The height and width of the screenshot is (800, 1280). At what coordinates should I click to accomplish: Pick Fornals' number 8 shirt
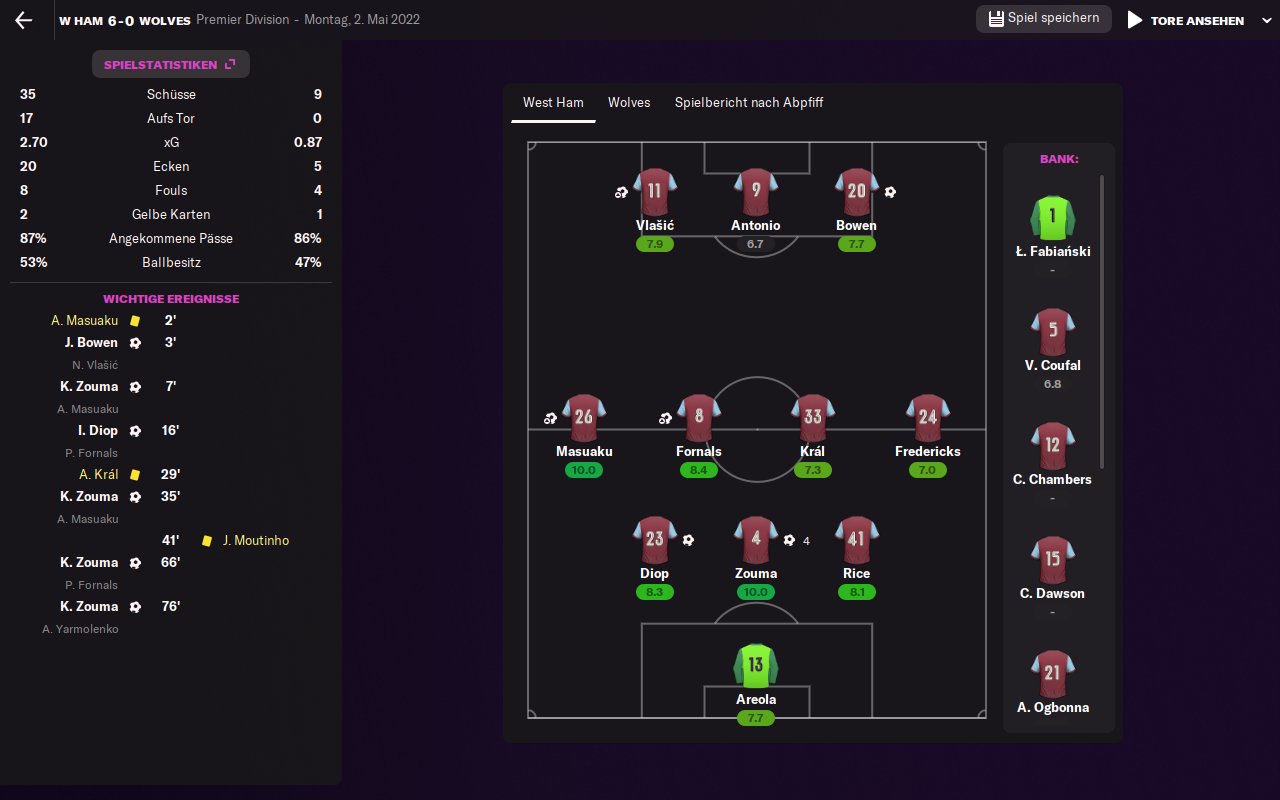click(698, 418)
